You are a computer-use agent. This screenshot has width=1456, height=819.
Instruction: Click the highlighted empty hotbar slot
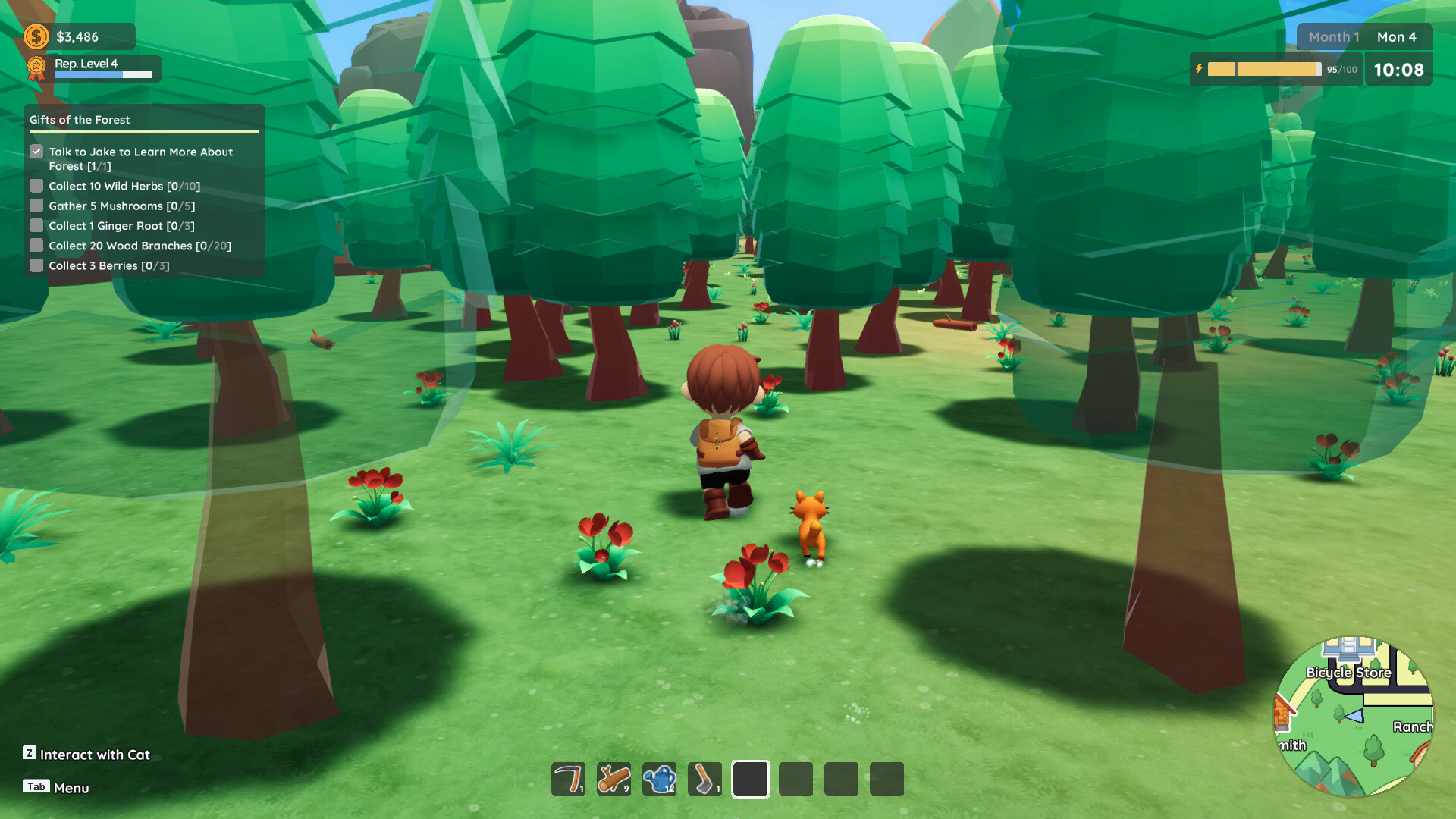tap(750, 779)
